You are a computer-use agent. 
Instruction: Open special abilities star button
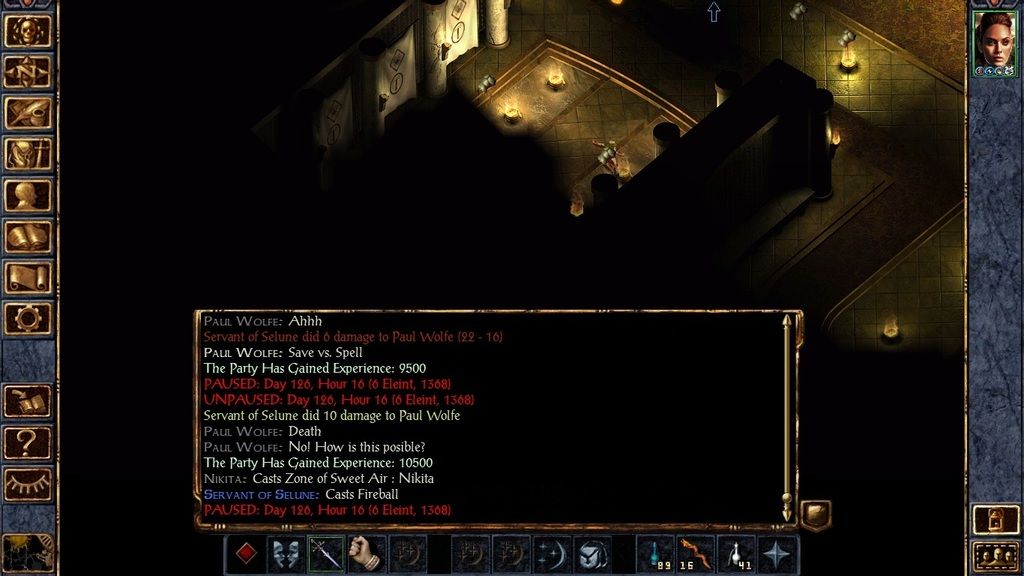coord(778,554)
